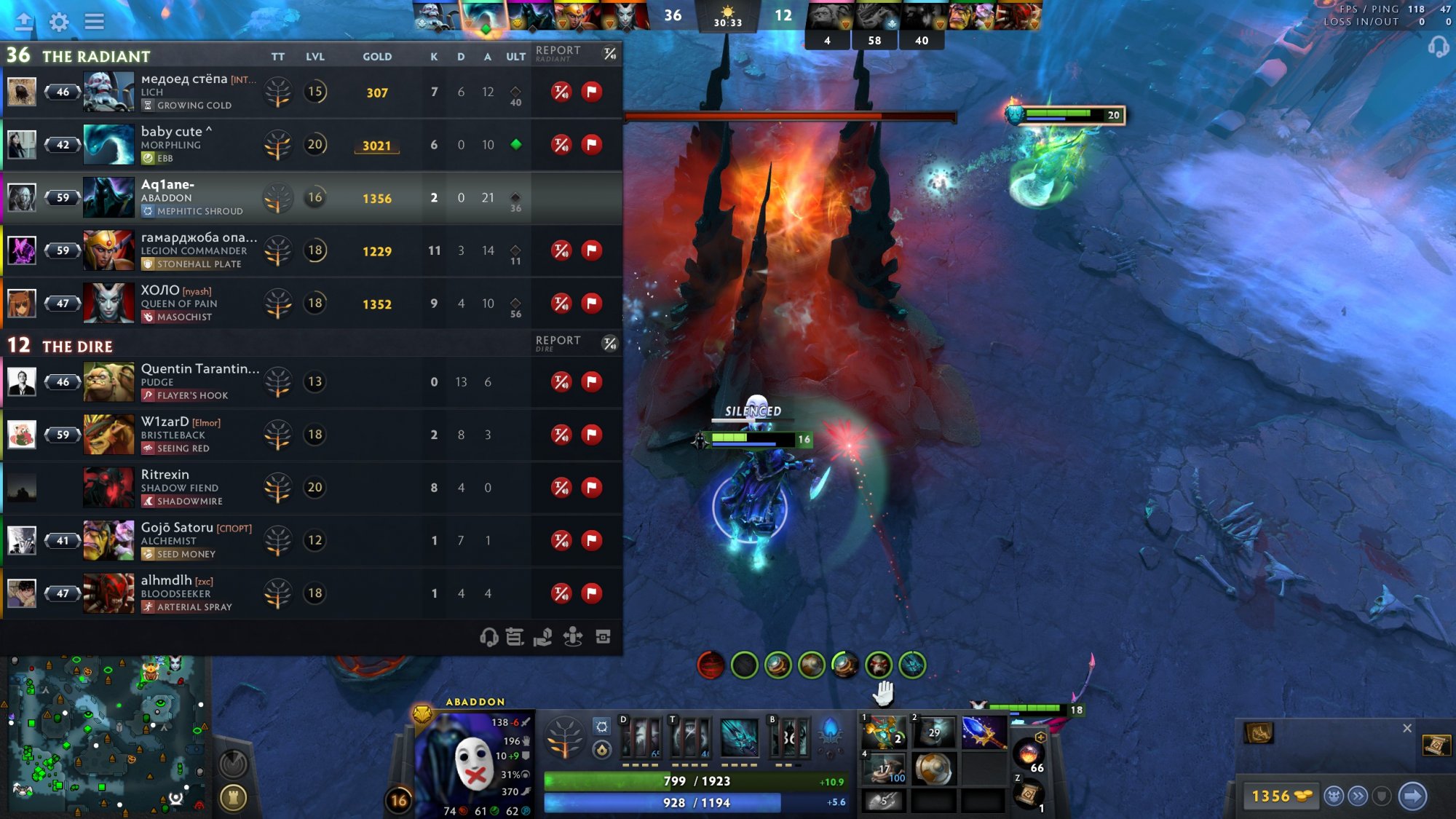Cast Borrowed Time ultimate on B

pyautogui.click(x=790, y=738)
